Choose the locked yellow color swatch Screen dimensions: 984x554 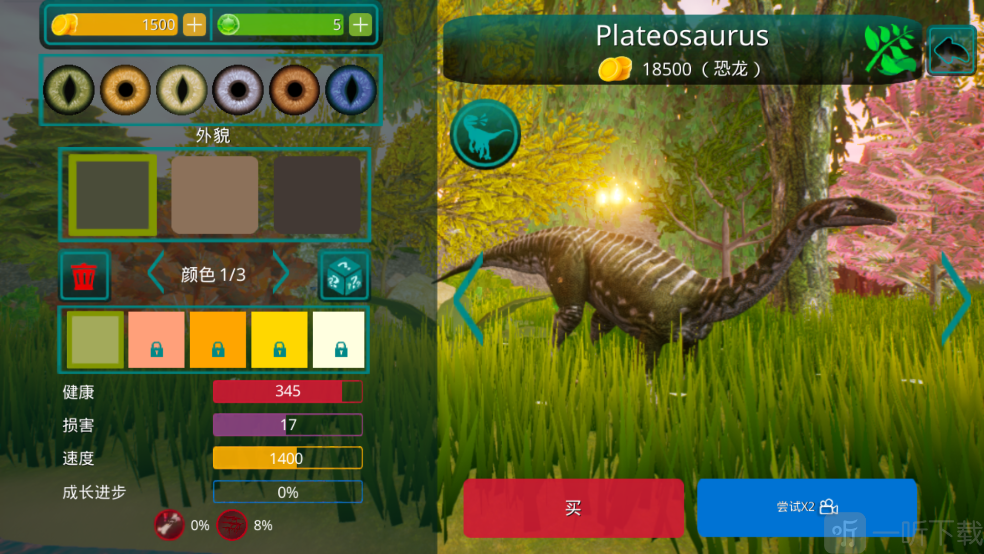[x=279, y=340]
